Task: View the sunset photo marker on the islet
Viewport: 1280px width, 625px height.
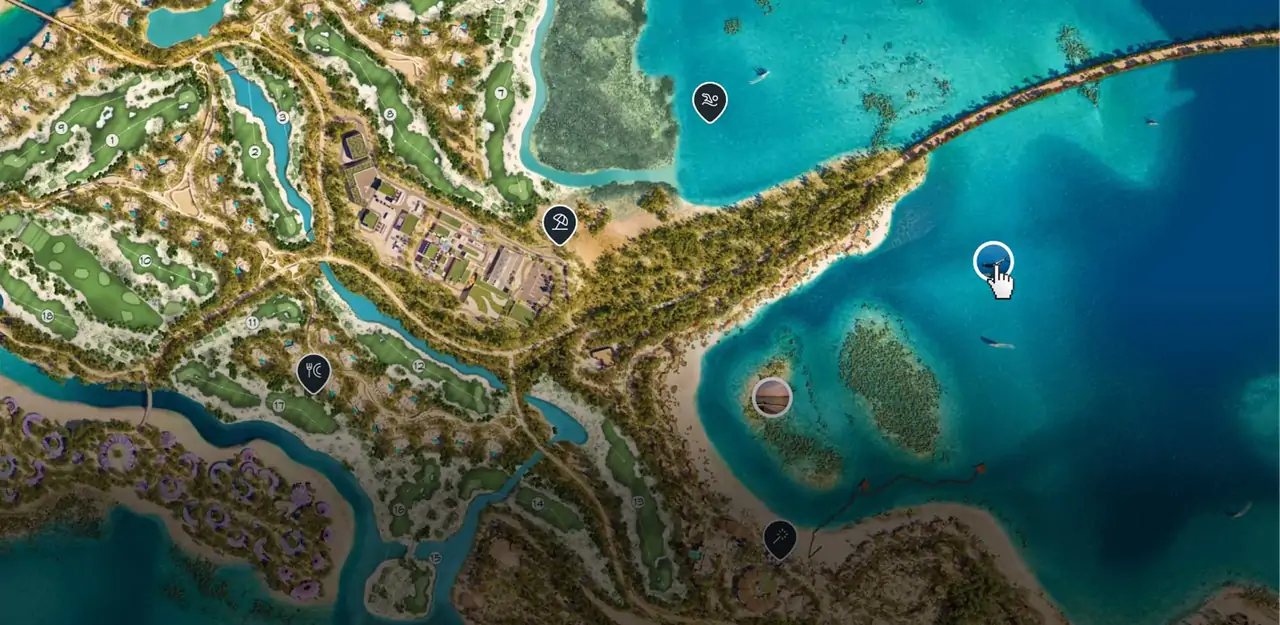Action: (772, 398)
